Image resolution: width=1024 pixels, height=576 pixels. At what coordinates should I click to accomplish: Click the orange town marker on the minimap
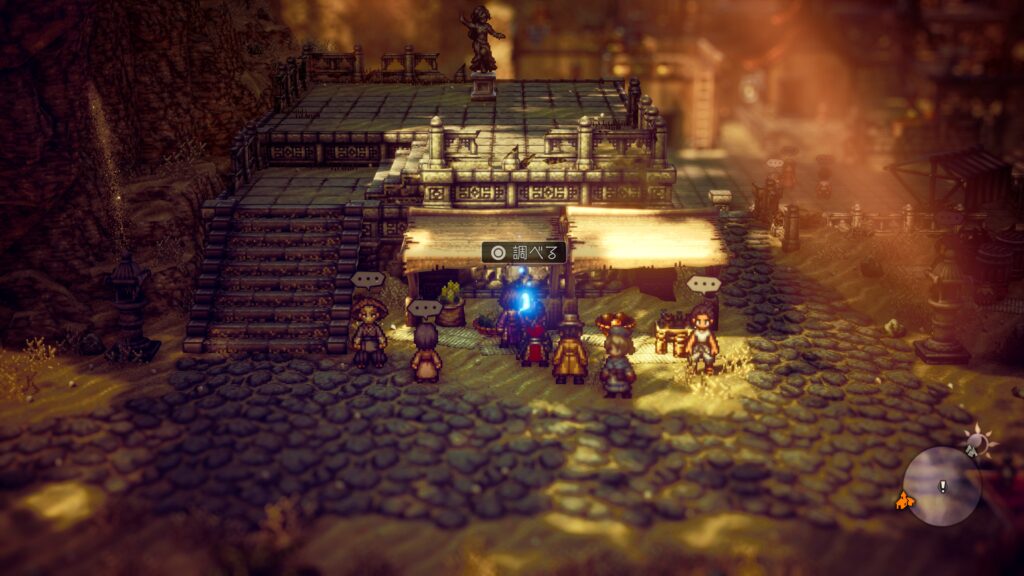(905, 499)
